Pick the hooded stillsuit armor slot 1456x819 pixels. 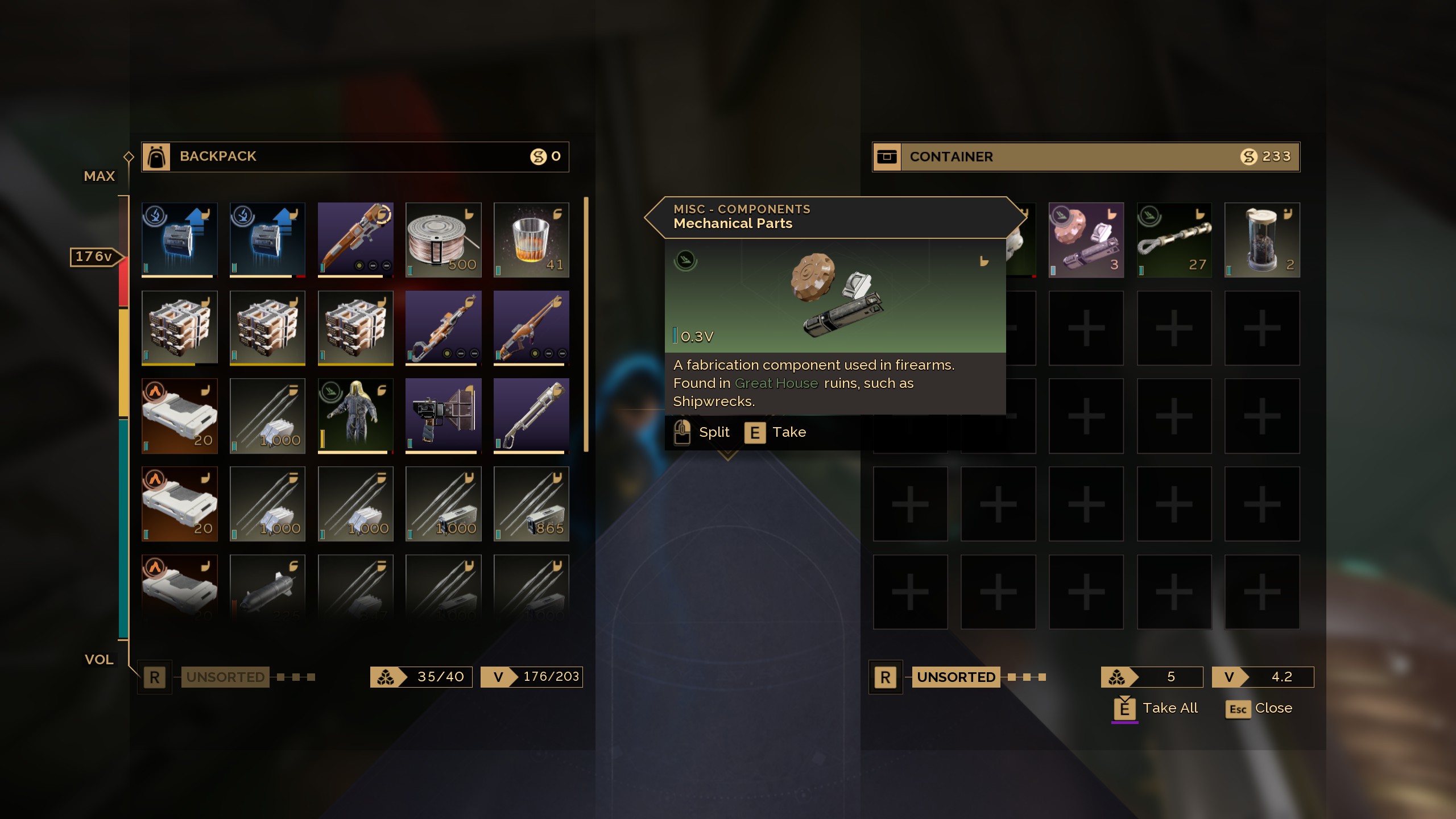point(355,416)
